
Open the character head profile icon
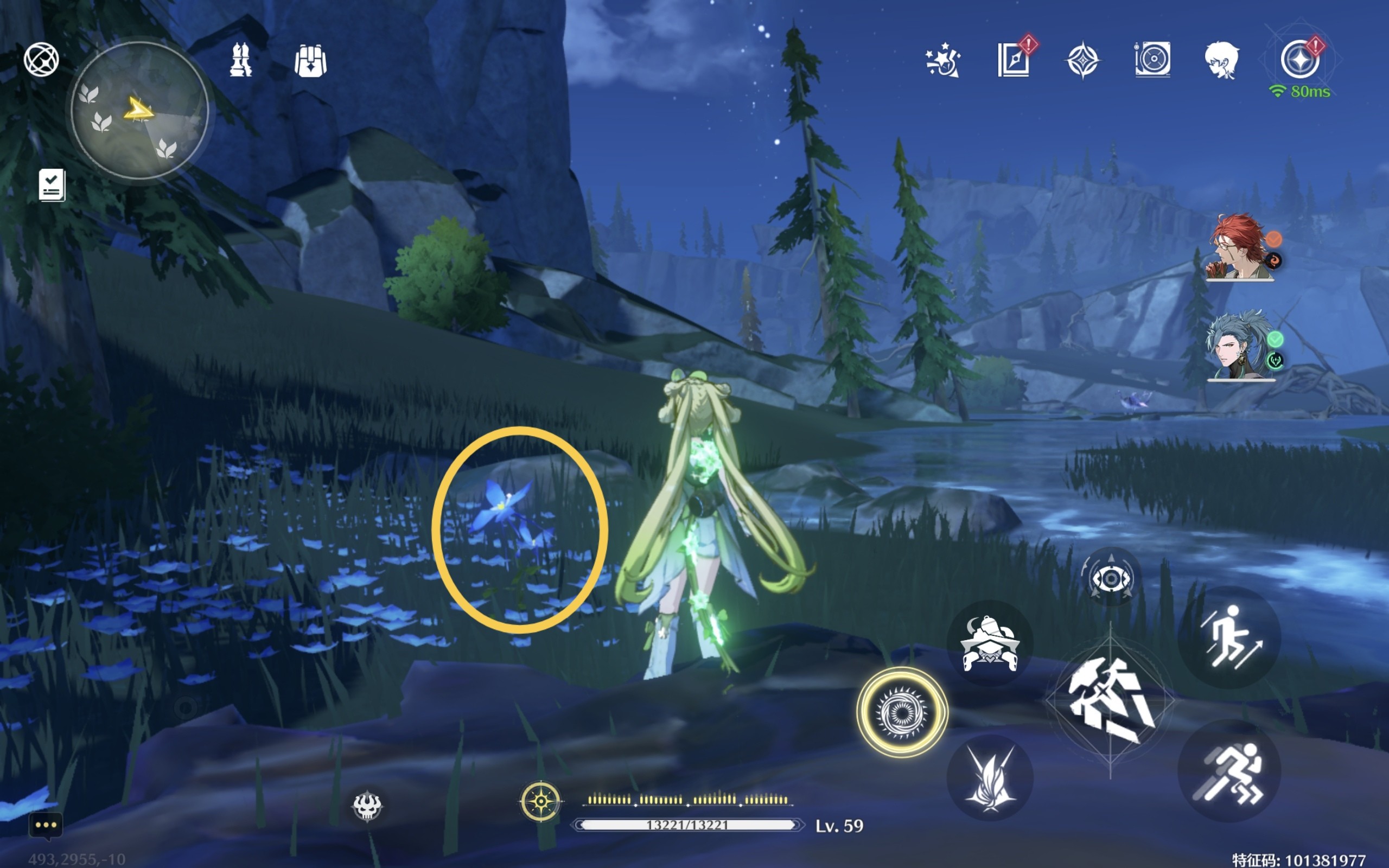coord(1222,60)
